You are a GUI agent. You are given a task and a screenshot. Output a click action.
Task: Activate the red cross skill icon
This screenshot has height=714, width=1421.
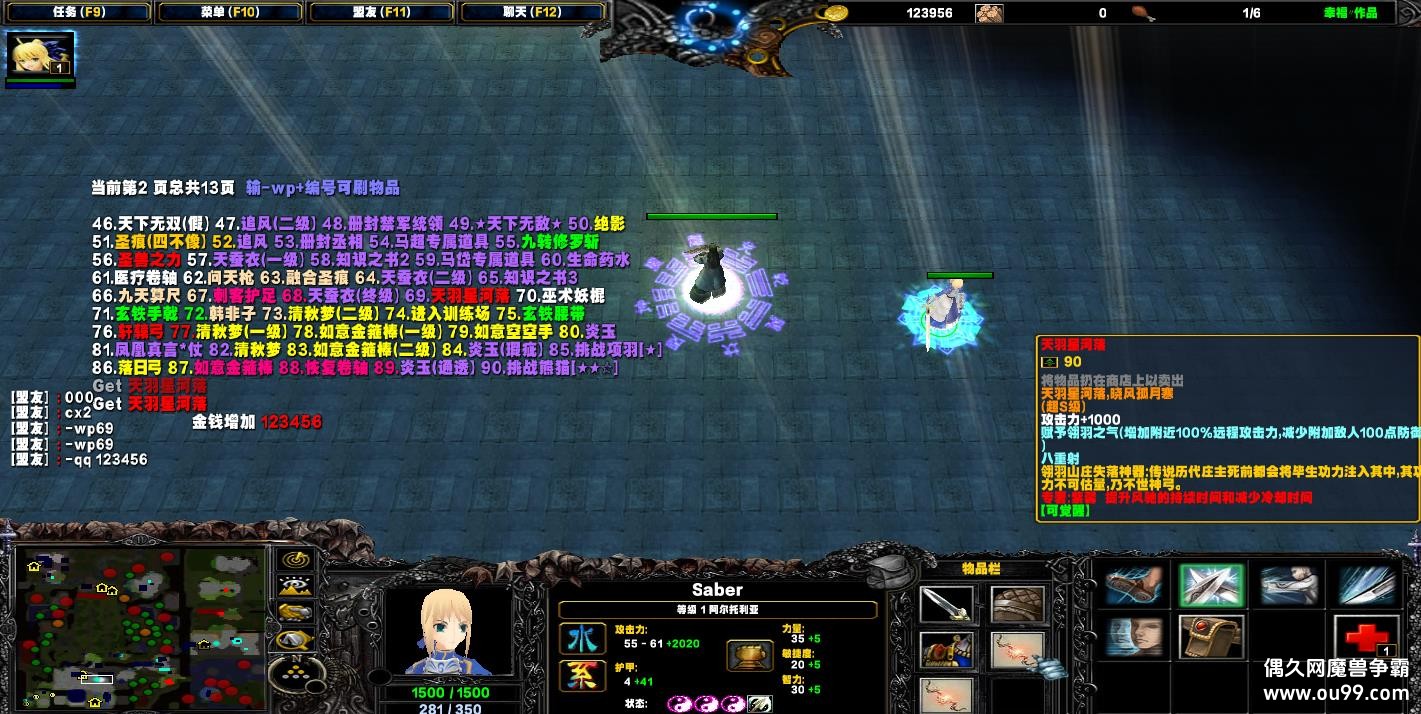point(1366,637)
